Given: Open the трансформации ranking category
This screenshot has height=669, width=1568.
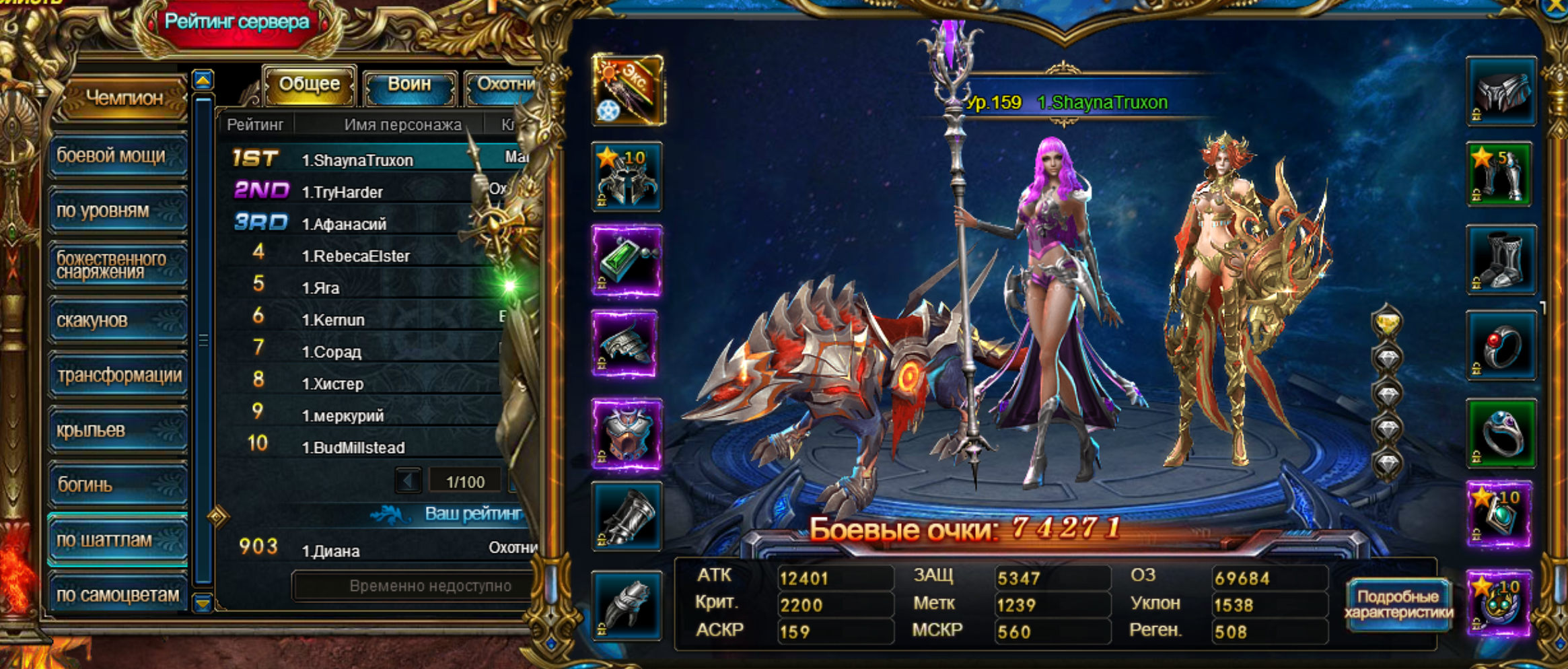Looking at the screenshot, I should tap(117, 376).
